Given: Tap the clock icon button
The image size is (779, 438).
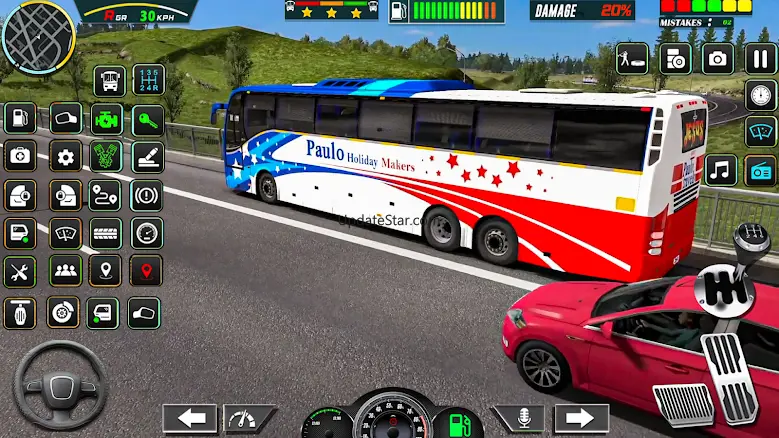Looking at the screenshot, I should 761,96.
